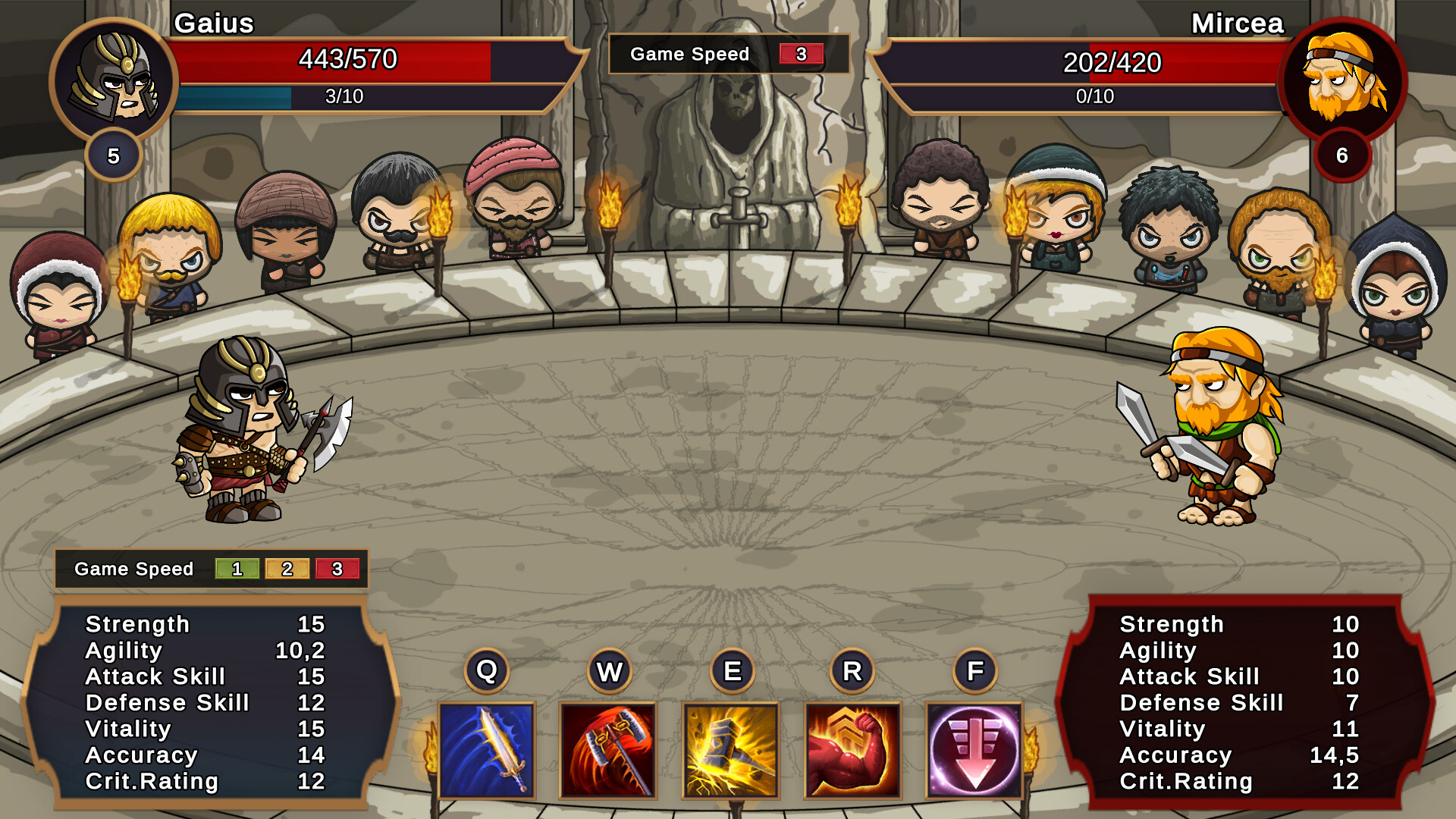Enable game speed 3
Screen dimensions: 1456x819
(x=338, y=569)
